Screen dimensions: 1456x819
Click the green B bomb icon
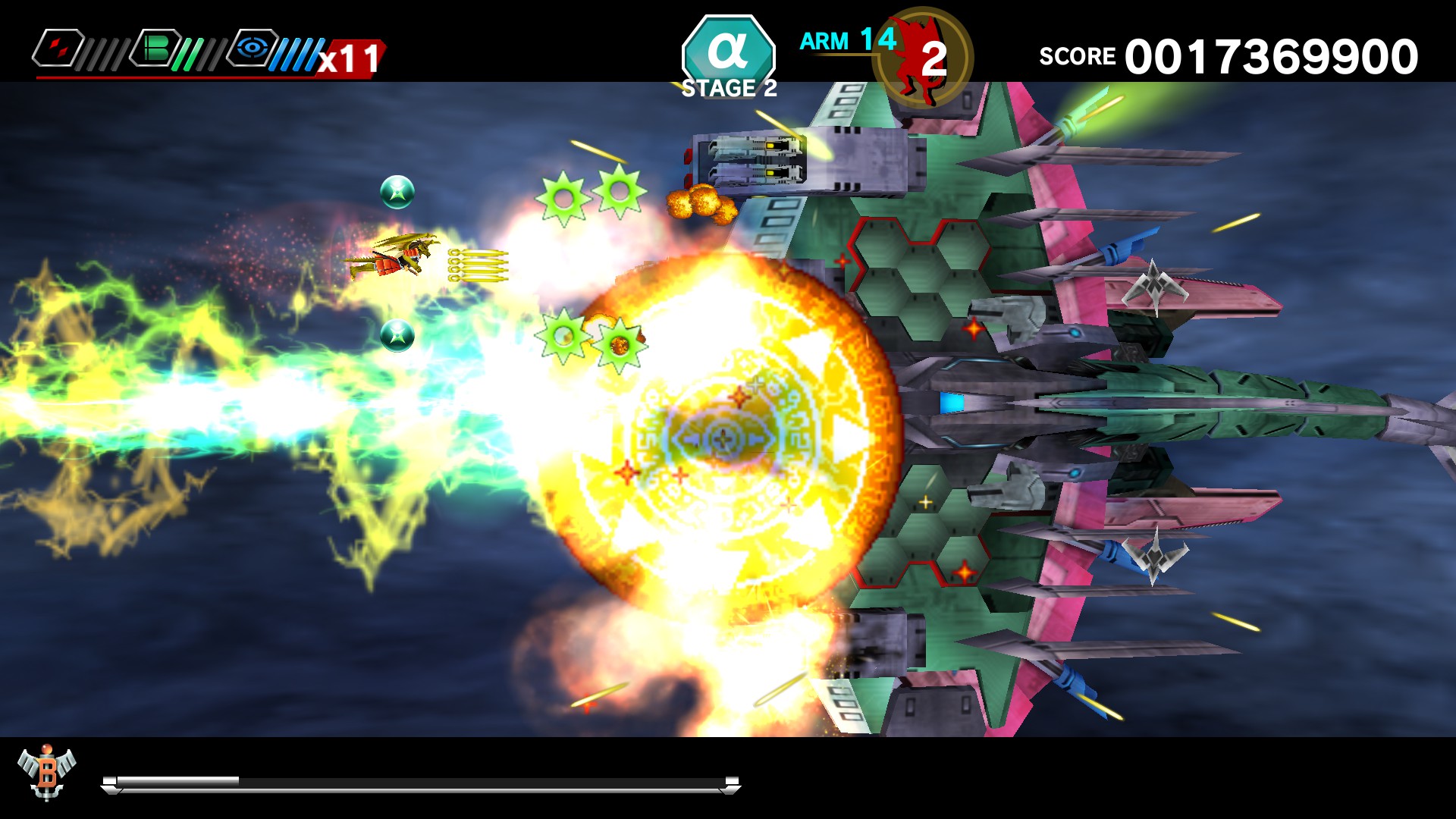tap(153, 47)
